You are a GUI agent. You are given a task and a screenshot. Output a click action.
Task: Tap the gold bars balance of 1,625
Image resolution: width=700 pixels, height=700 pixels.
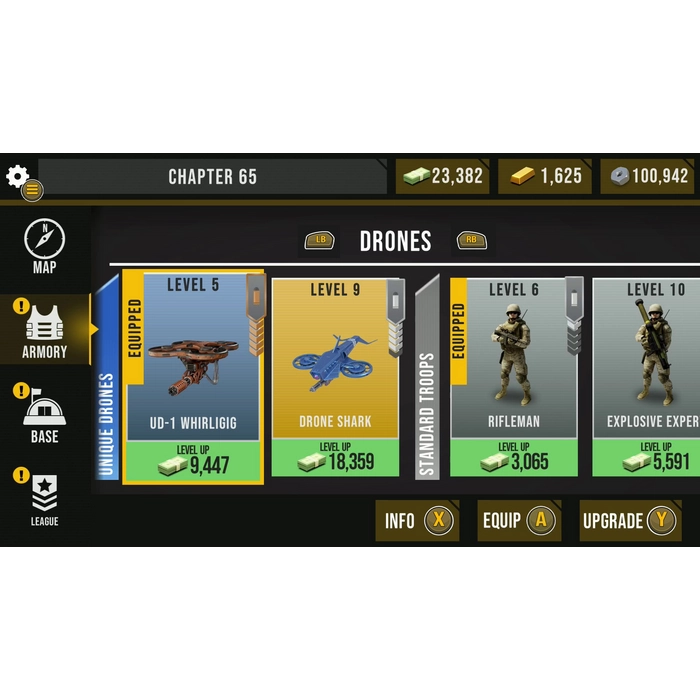[x=544, y=177]
